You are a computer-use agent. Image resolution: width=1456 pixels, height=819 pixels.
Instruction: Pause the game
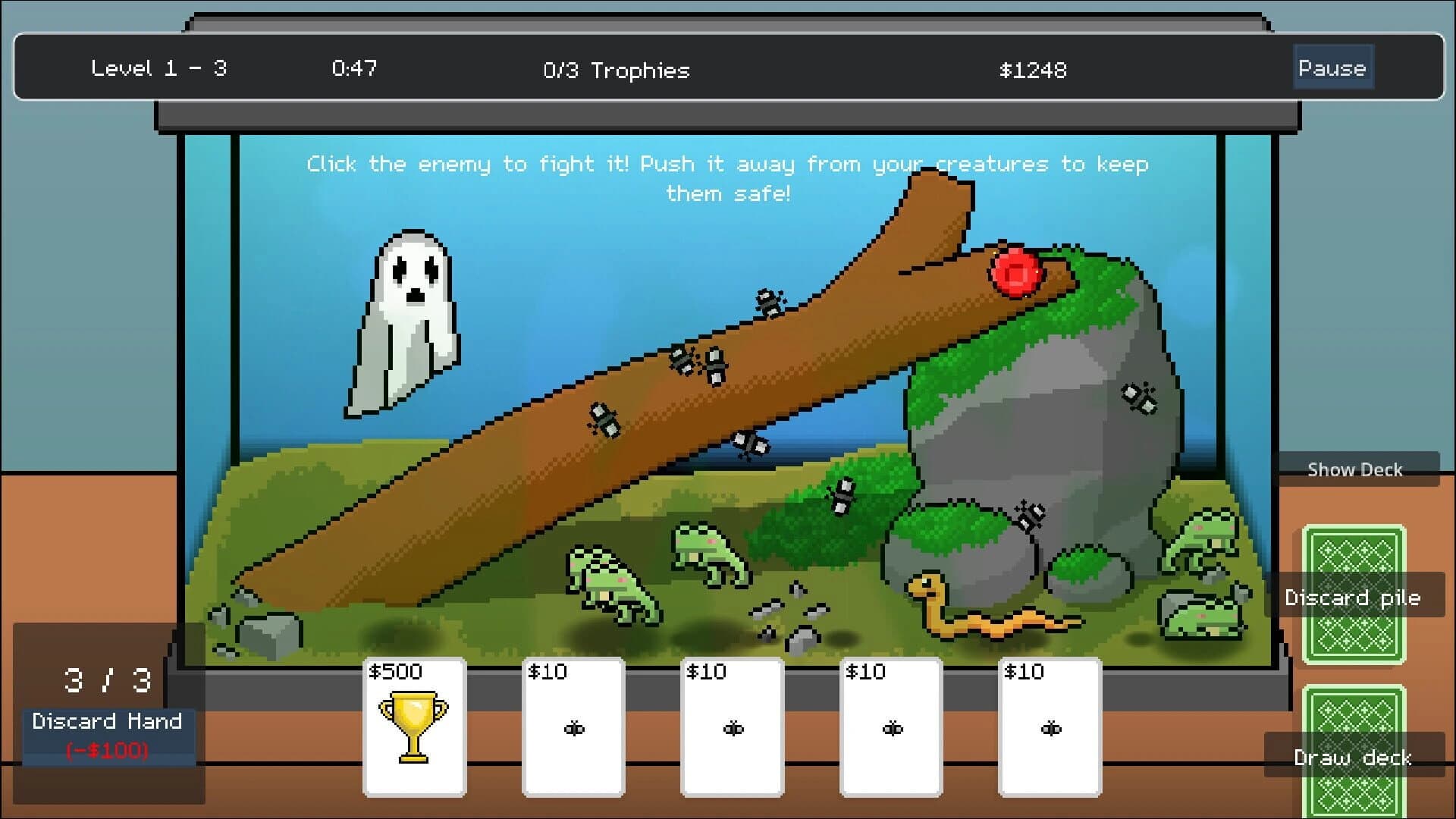click(x=1332, y=67)
